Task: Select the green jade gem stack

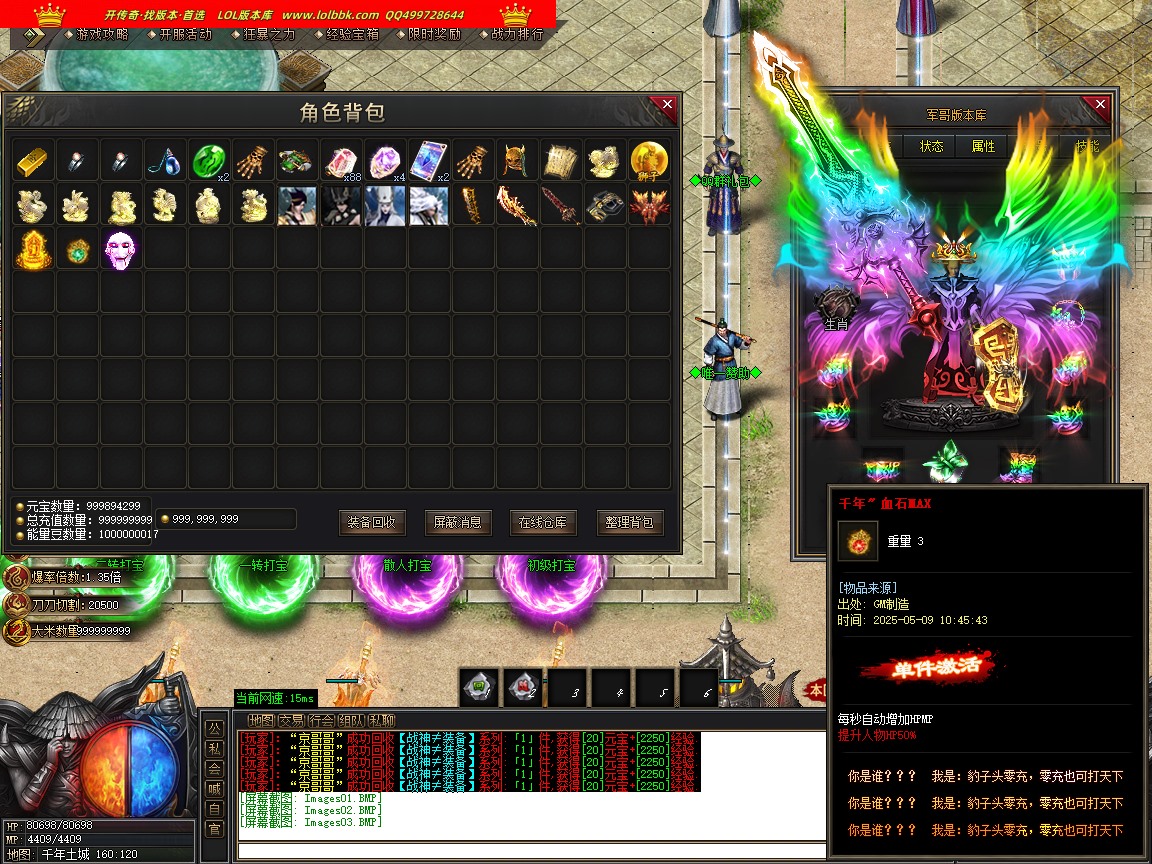Action: click(208, 160)
